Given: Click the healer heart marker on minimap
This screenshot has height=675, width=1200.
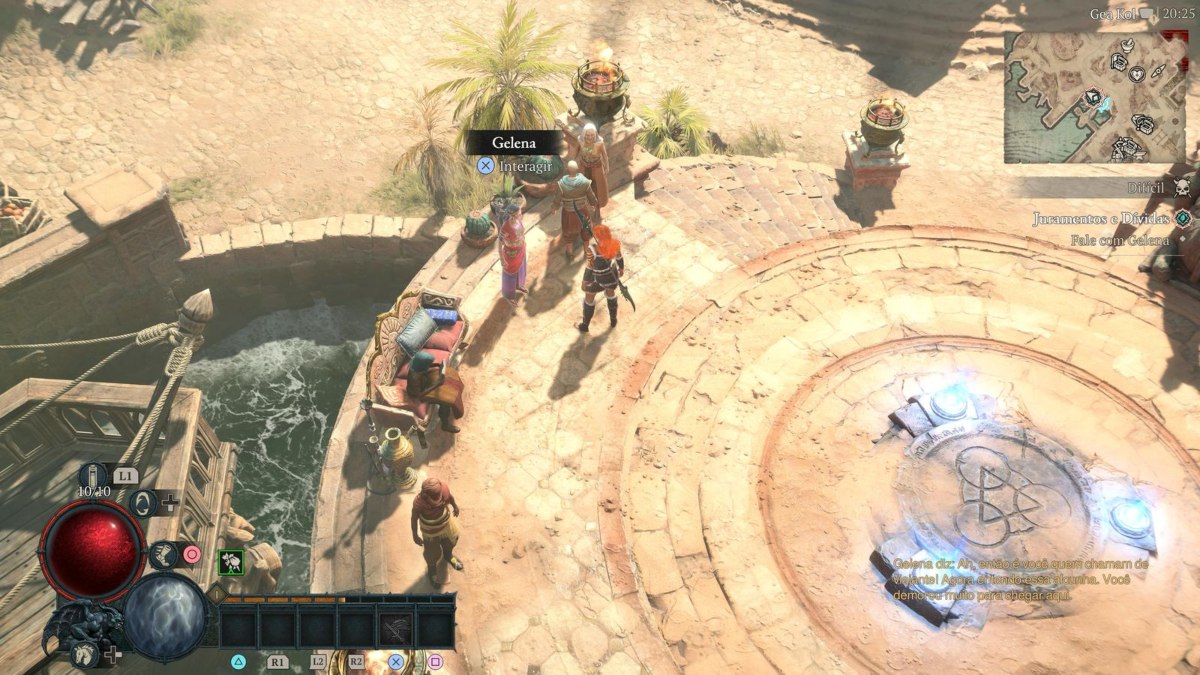Looking at the screenshot, I should [1136, 74].
